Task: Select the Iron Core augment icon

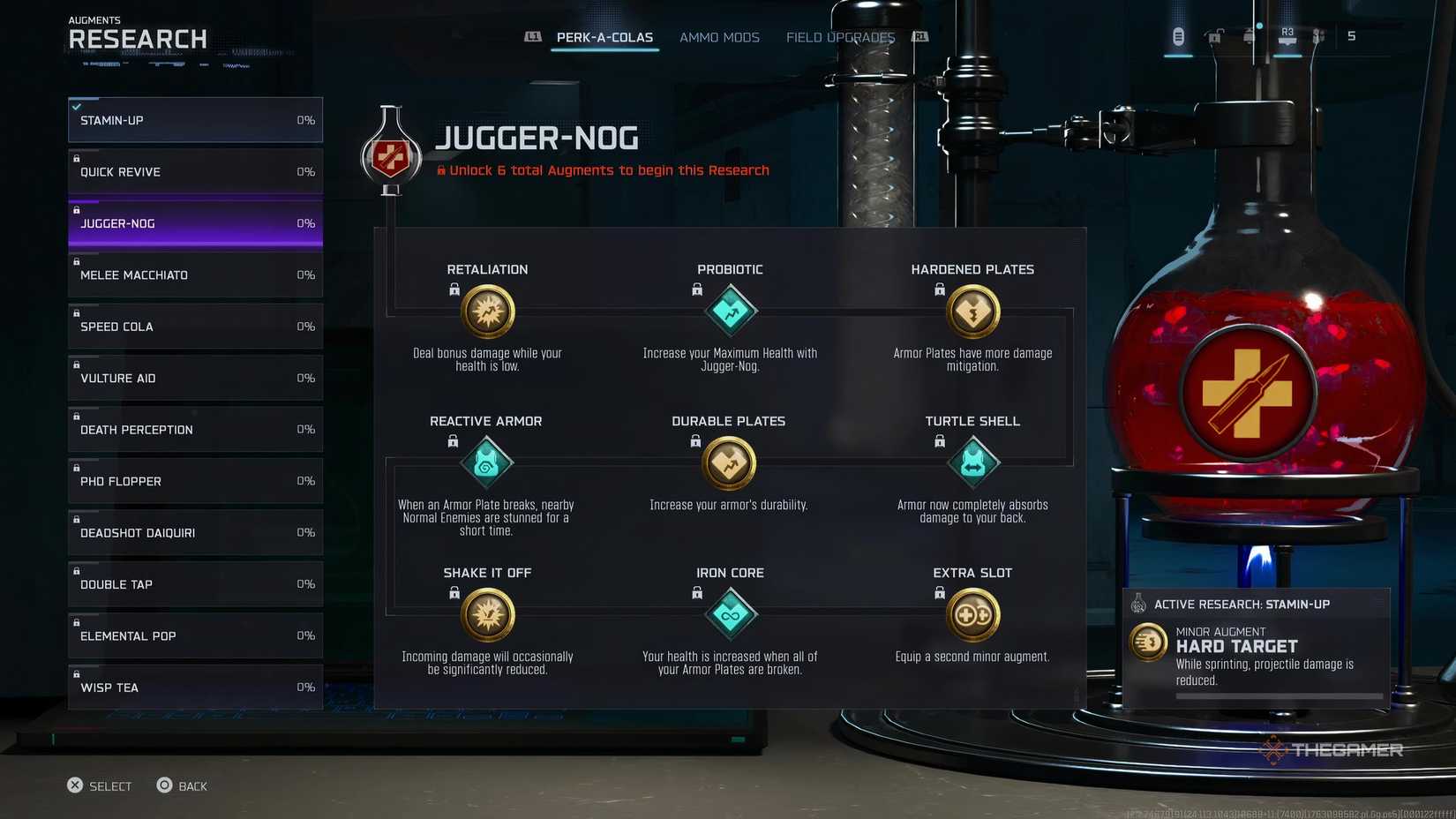Action: (x=730, y=614)
